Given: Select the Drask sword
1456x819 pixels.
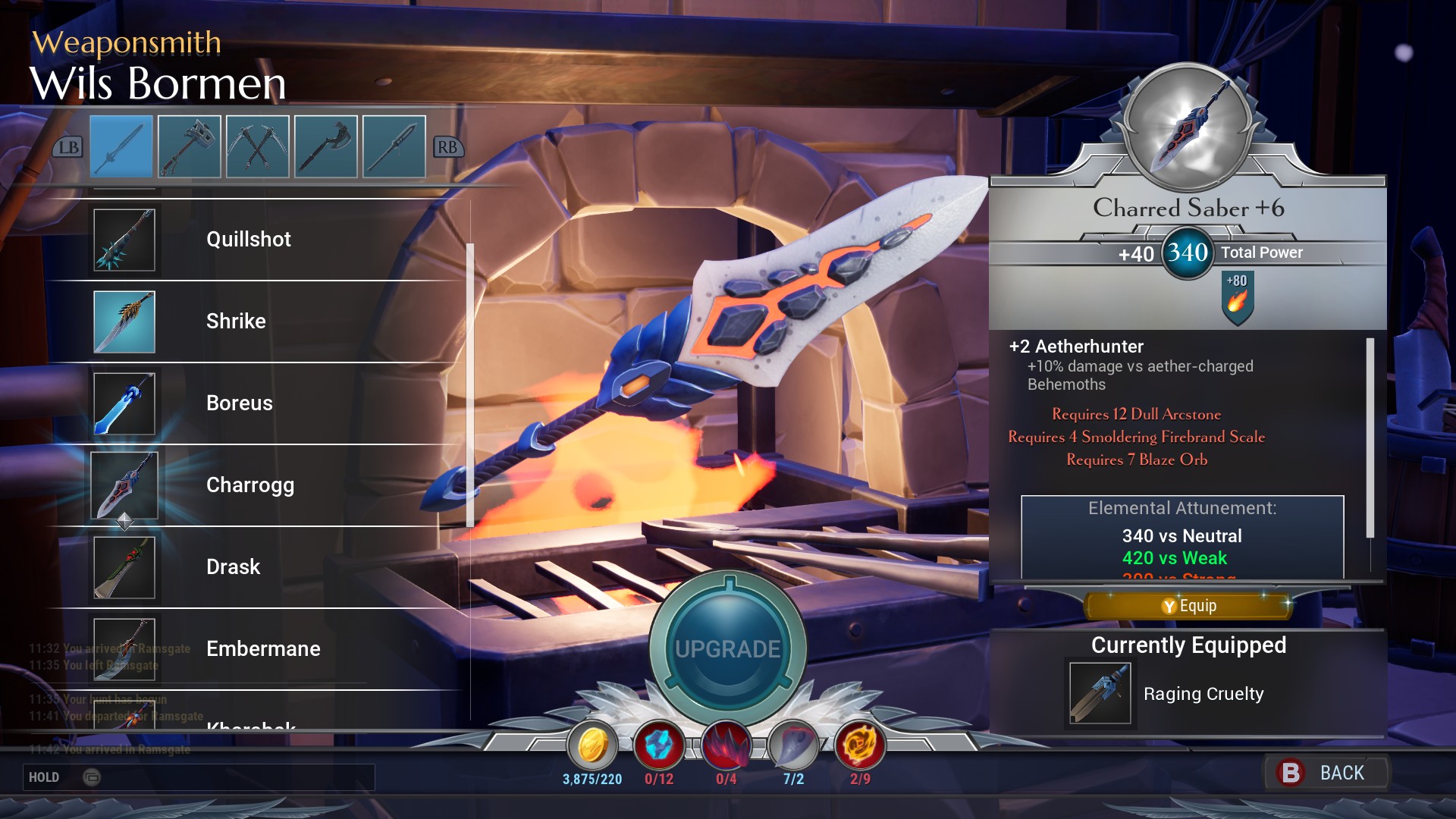Looking at the screenshot, I should click(233, 567).
